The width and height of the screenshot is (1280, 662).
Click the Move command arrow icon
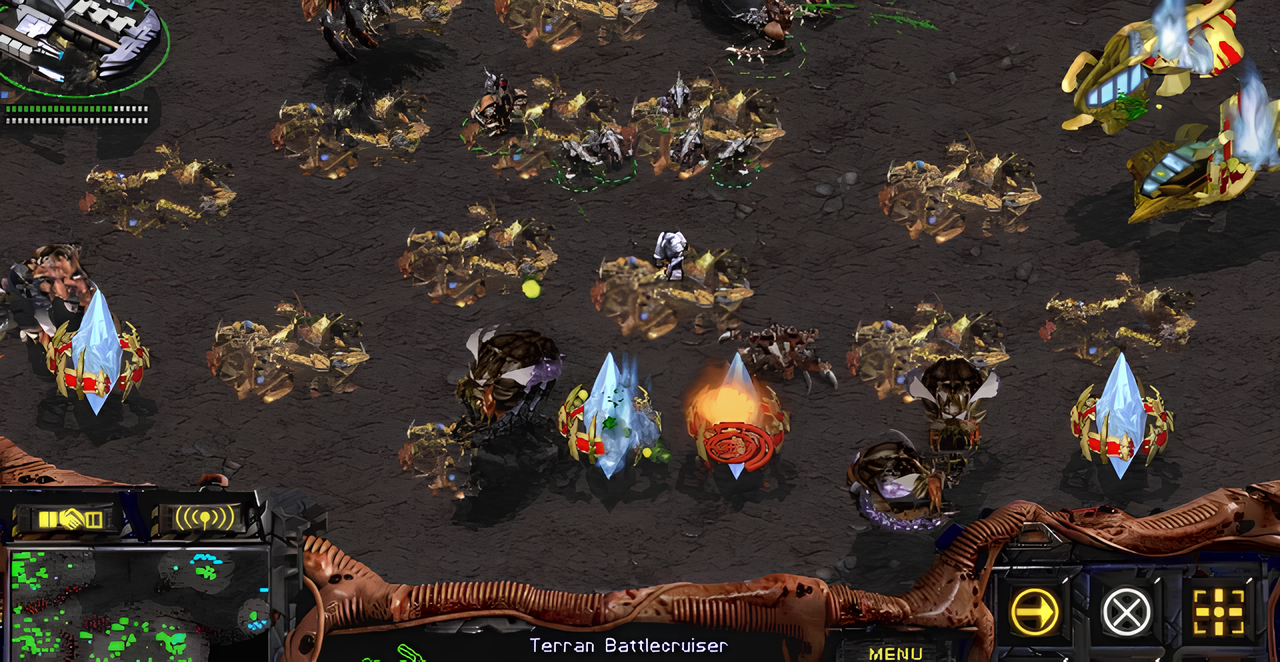coord(1034,611)
